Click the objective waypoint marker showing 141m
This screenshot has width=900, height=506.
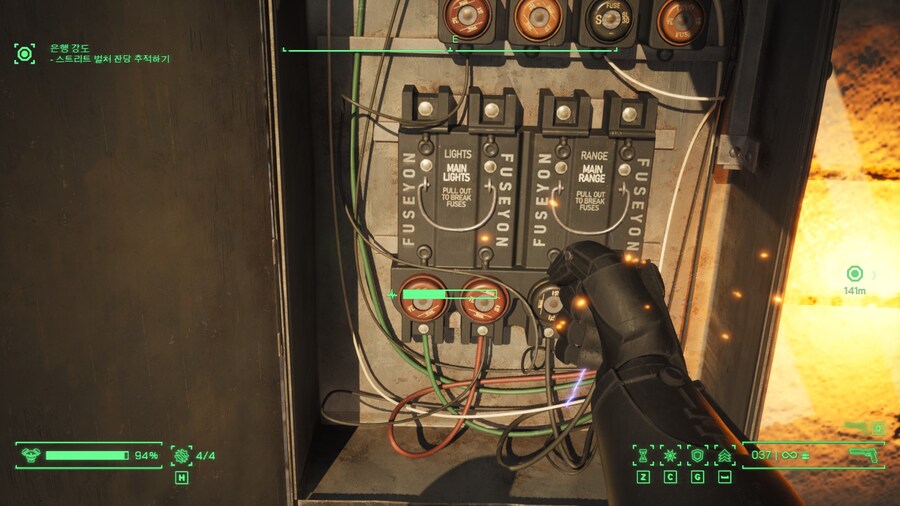(854, 274)
